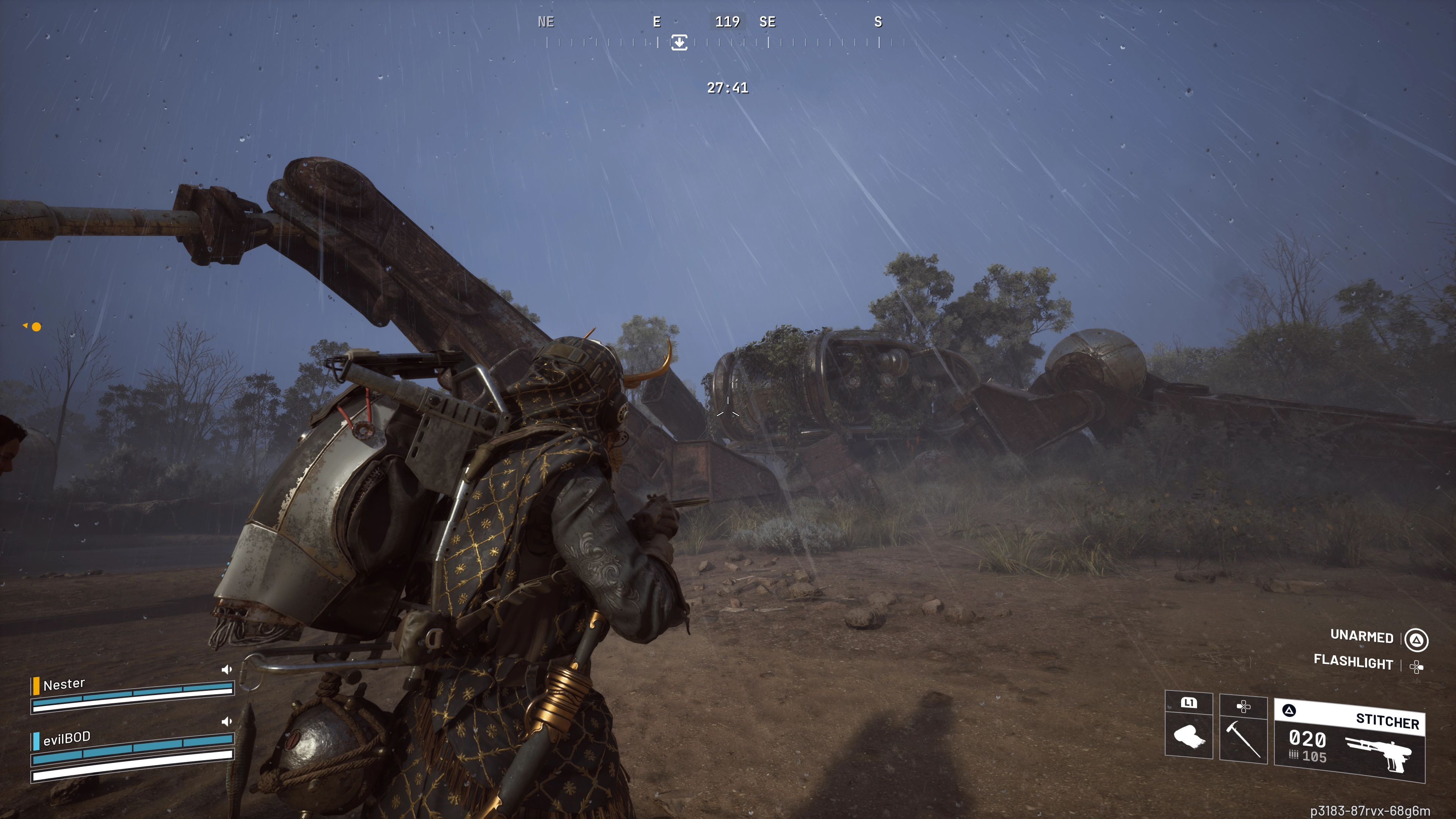The width and height of the screenshot is (1456, 819).
Task: Select squad member Nester's name
Action: pos(64,684)
